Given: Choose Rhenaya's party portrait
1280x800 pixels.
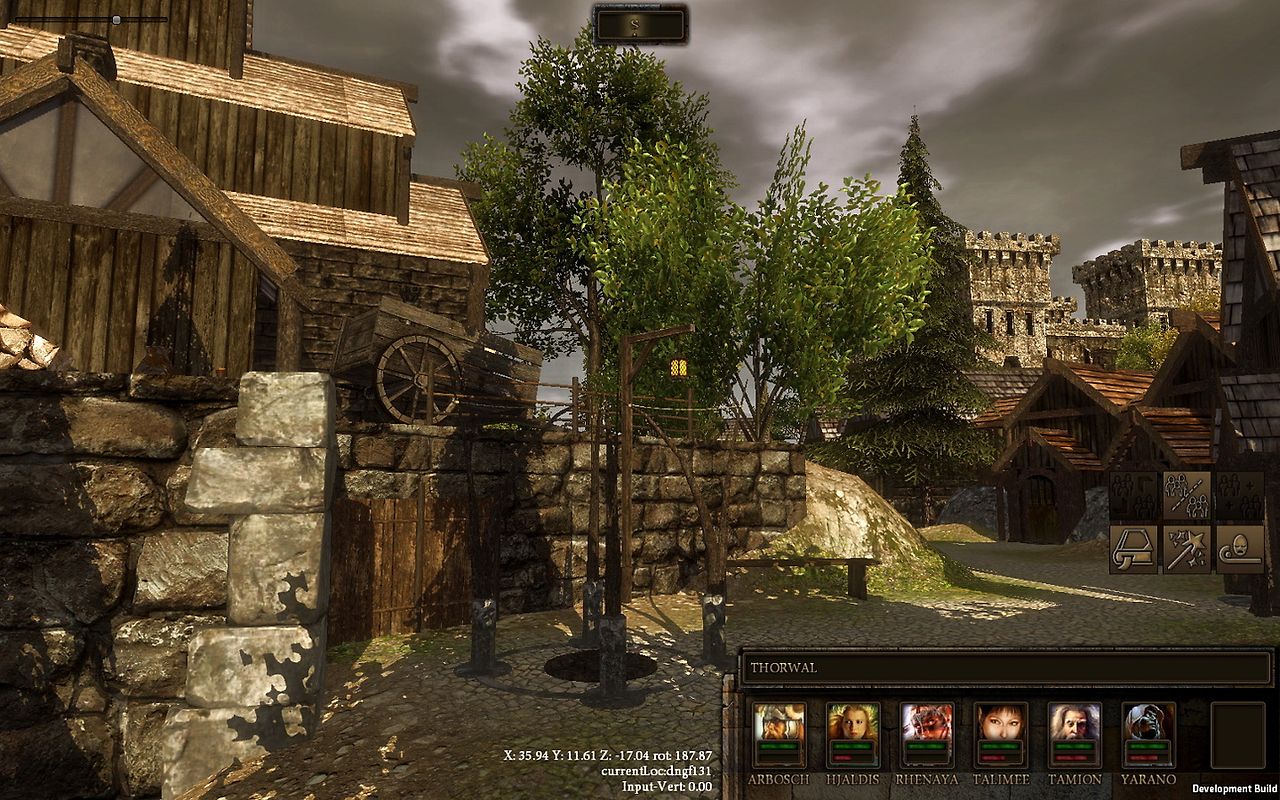Looking at the screenshot, I should tap(927, 721).
